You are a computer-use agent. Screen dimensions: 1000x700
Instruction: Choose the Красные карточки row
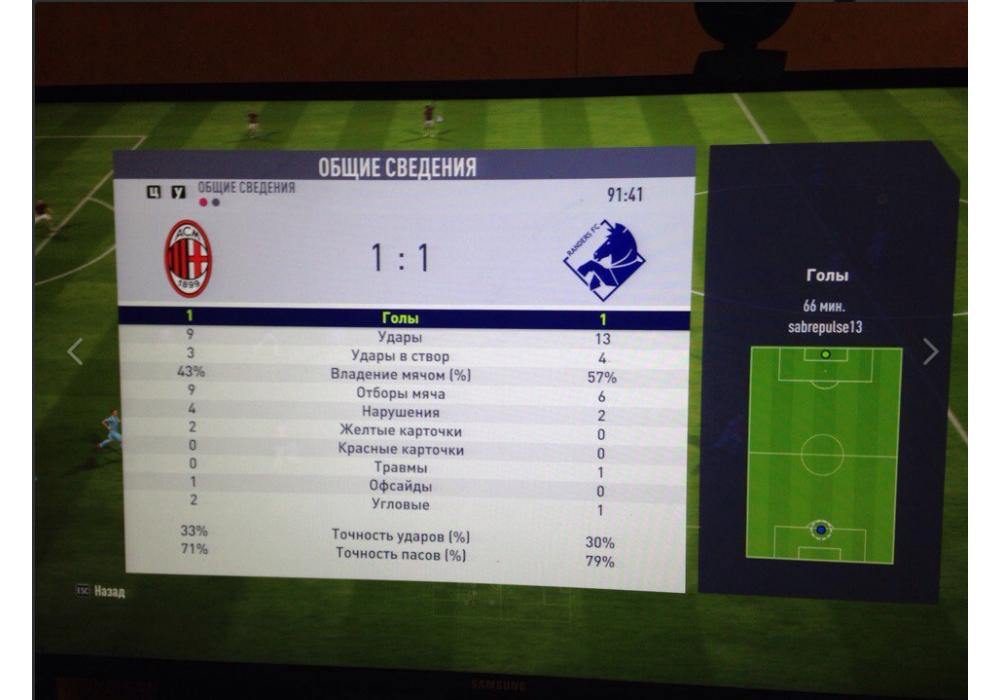pyautogui.click(x=400, y=450)
